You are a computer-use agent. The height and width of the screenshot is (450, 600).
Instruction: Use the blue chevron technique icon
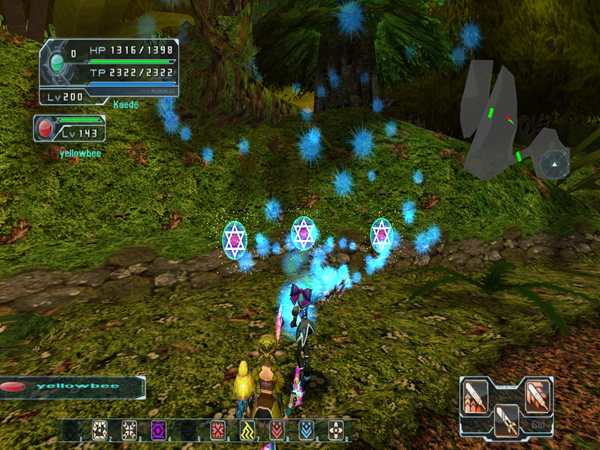click(x=307, y=430)
